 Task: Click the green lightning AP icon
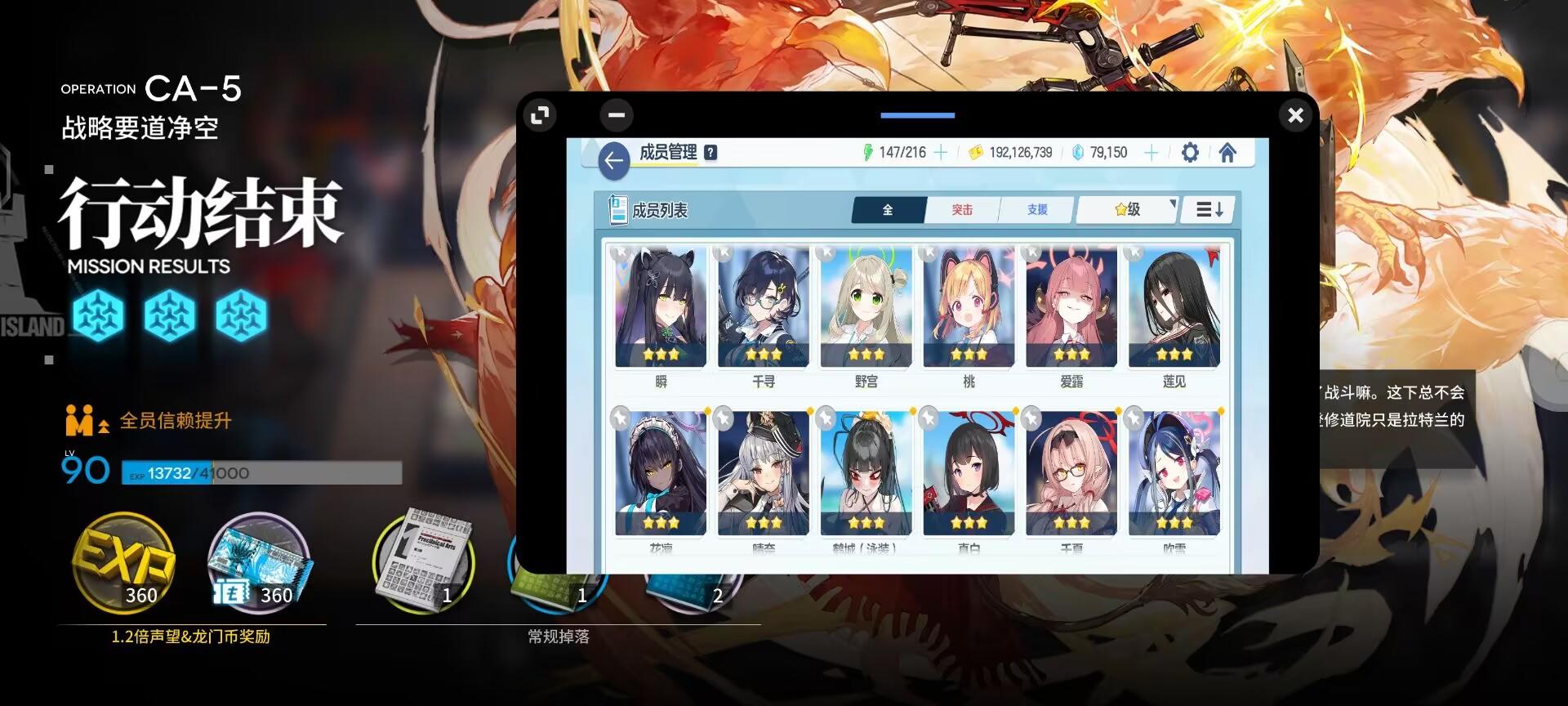pos(869,152)
